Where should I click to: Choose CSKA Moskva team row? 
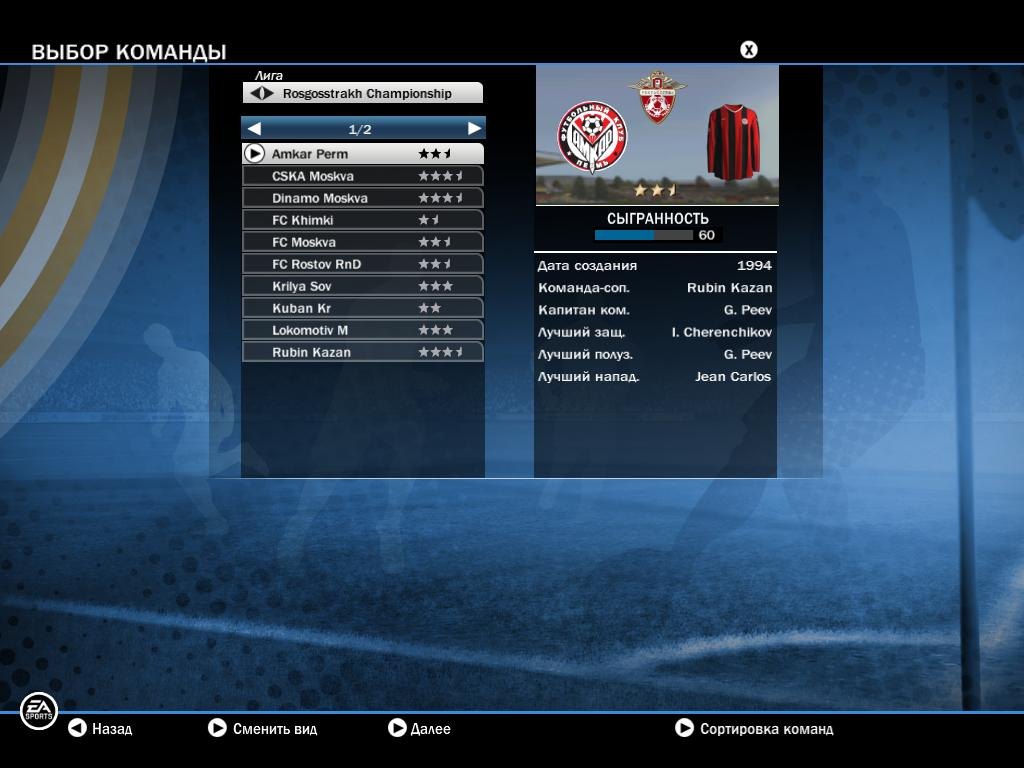[x=362, y=176]
